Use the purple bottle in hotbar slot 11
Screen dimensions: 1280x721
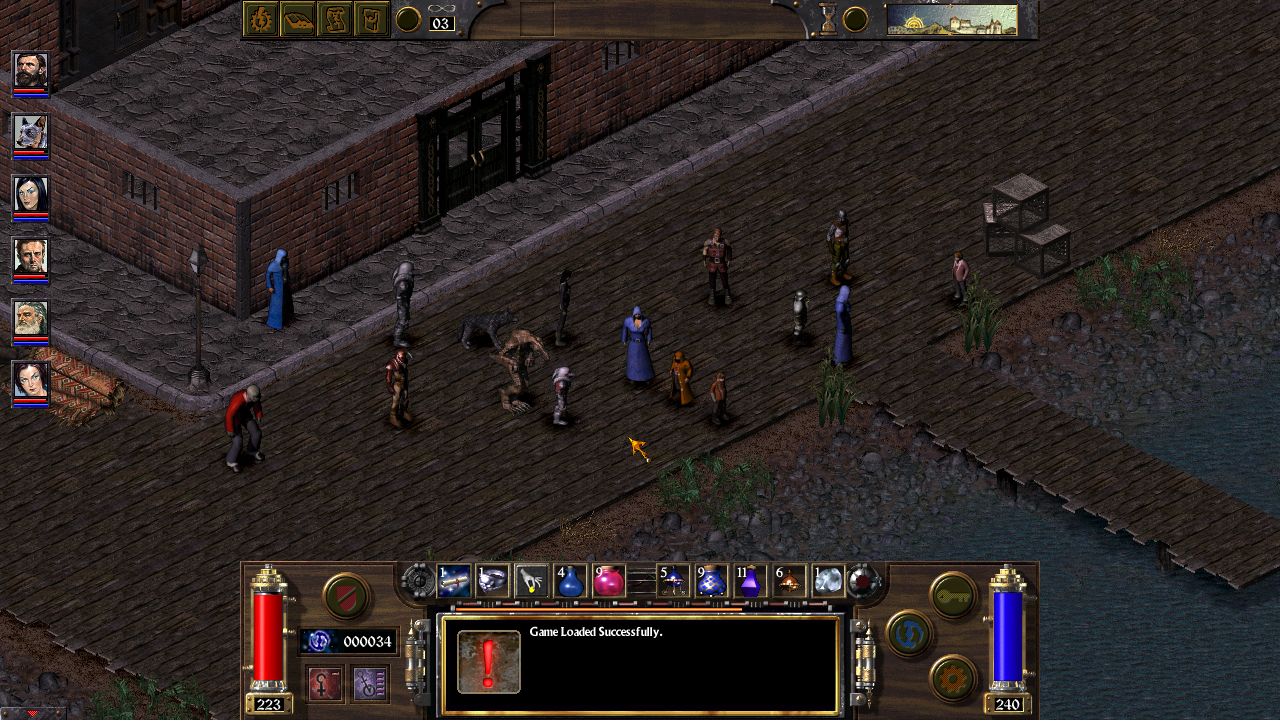coord(750,580)
